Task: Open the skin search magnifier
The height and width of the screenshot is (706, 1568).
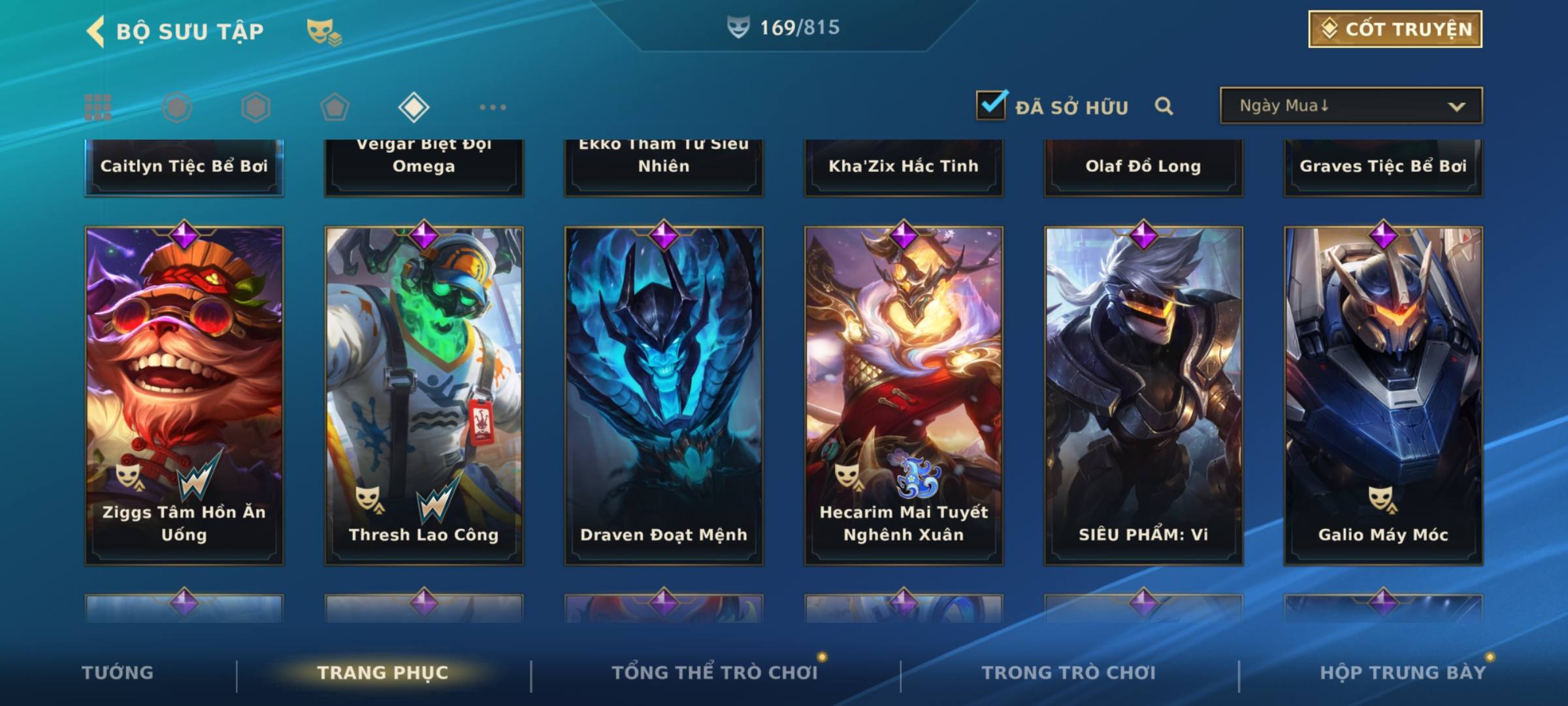Action: point(1164,106)
